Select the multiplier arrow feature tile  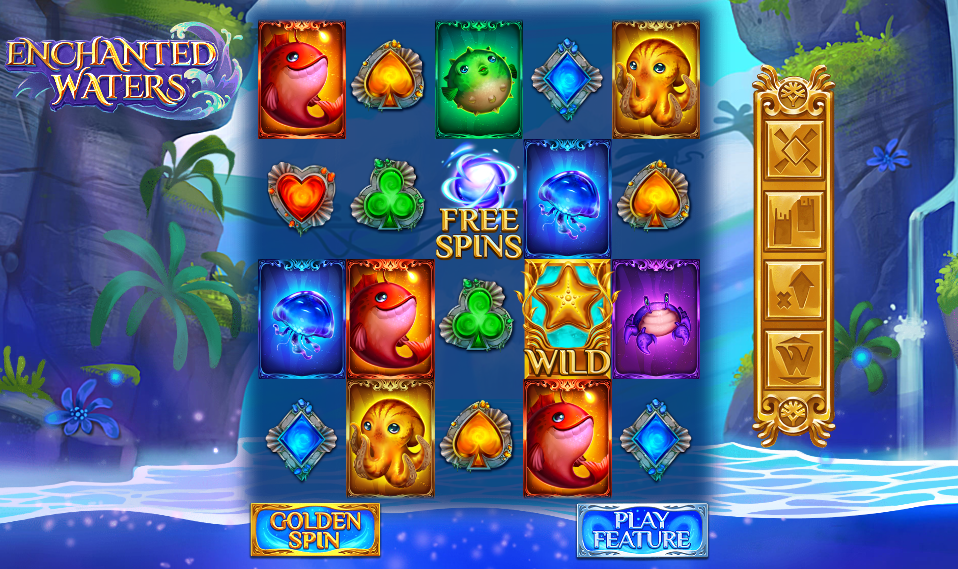794,289
